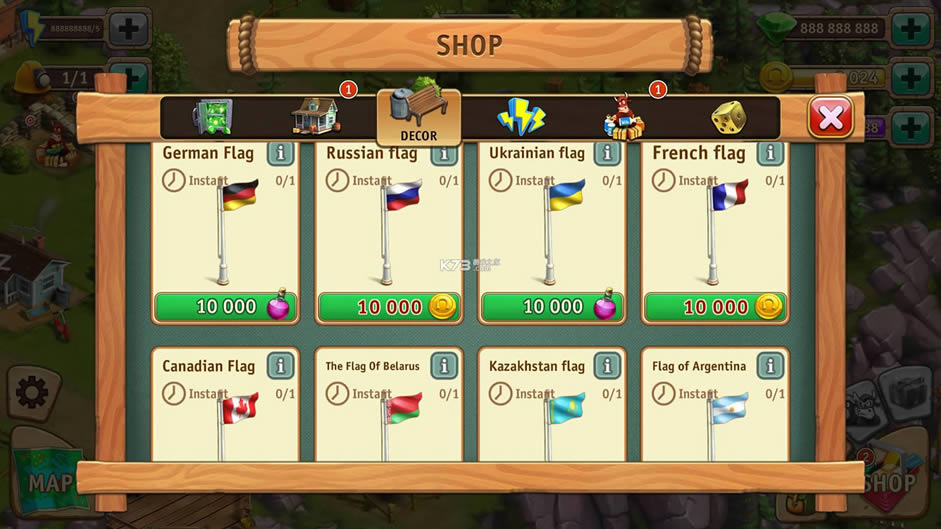Add more green gems with plus button
Image resolution: width=941 pixels, height=529 pixels.
tap(911, 28)
